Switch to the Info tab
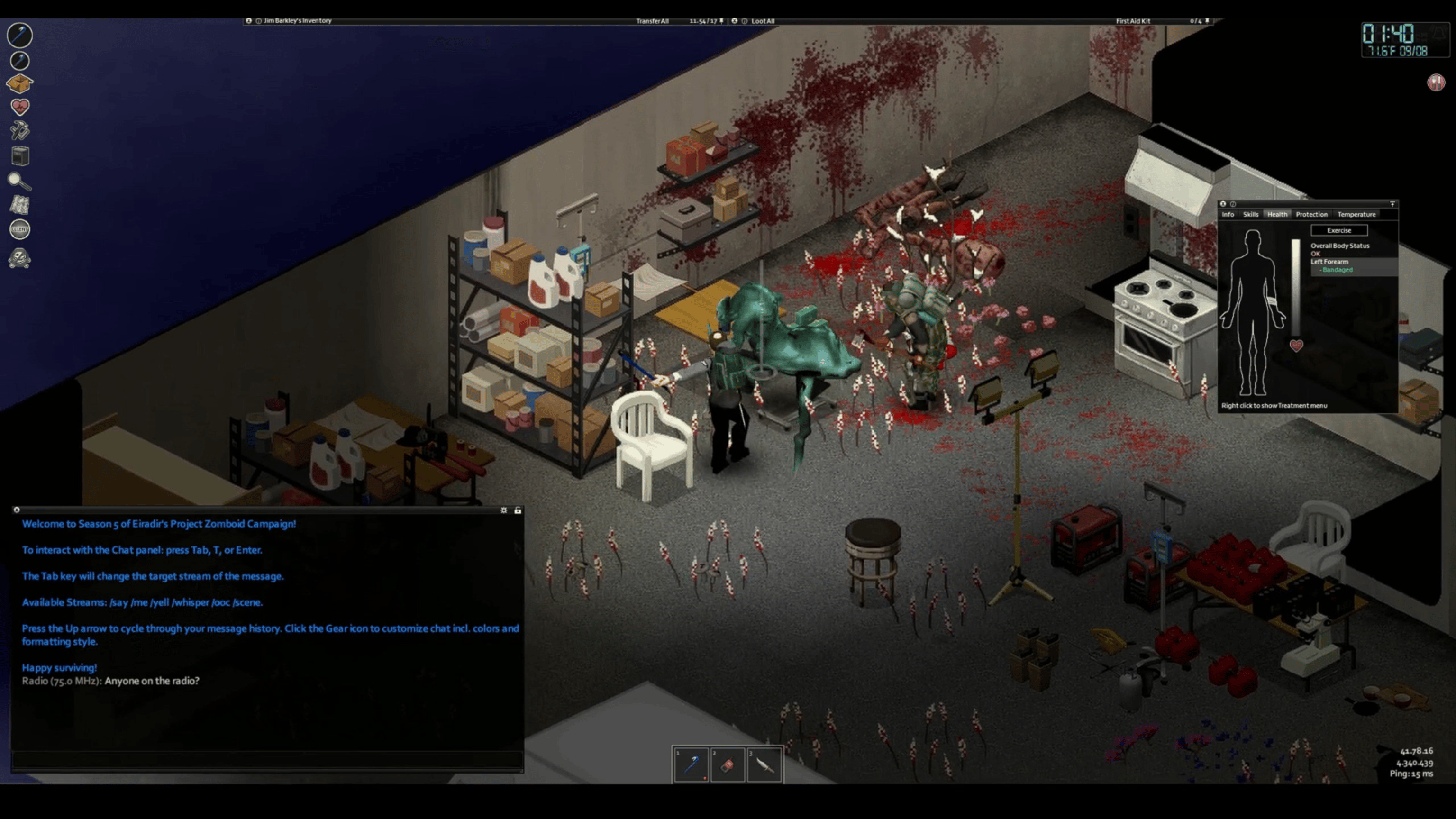Screen dimensions: 1456x819 pyautogui.click(x=1228, y=215)
